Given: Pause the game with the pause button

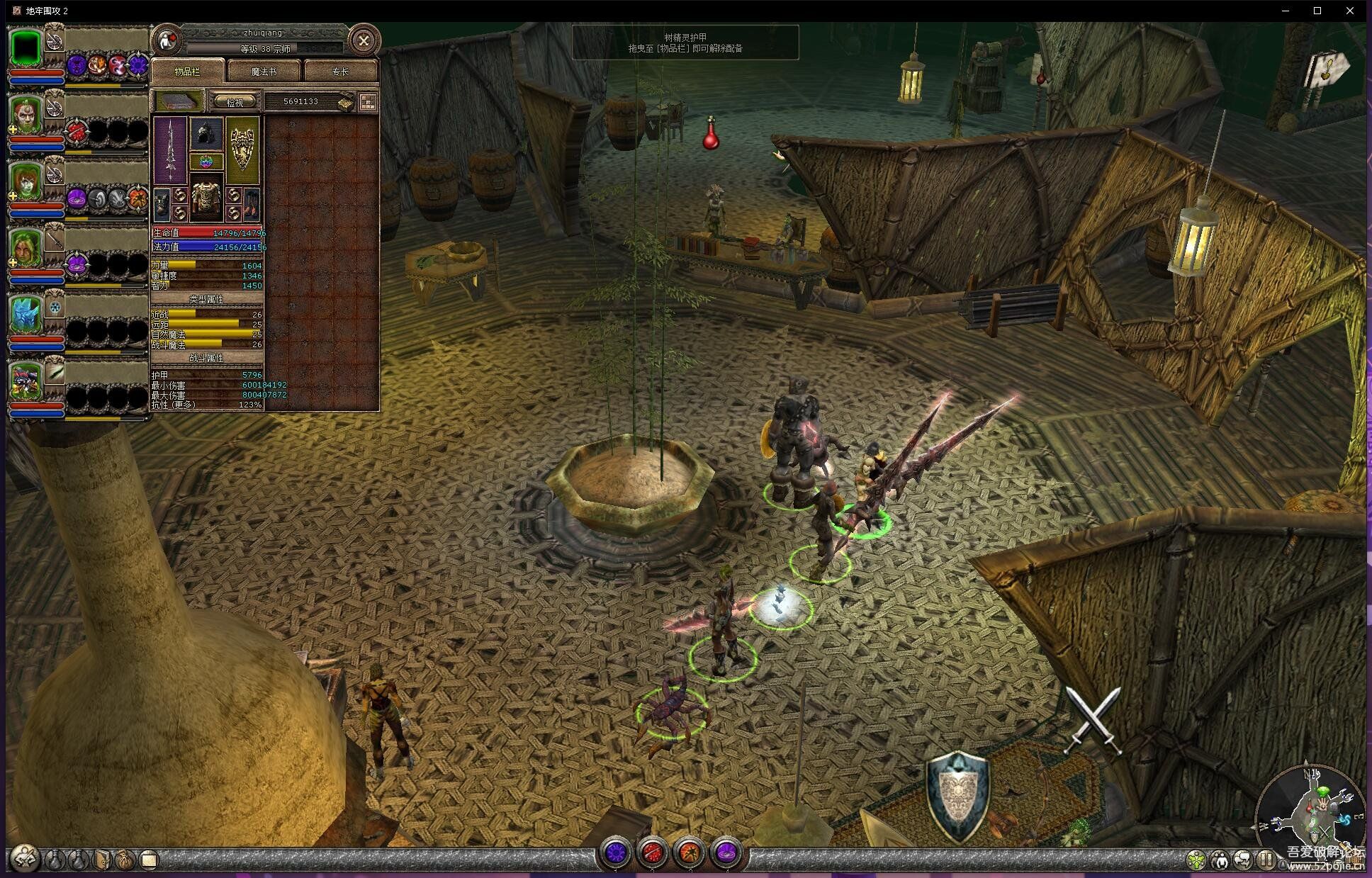Looking at the screenshot, I should pyautogui.click(x=1266, y=860).
